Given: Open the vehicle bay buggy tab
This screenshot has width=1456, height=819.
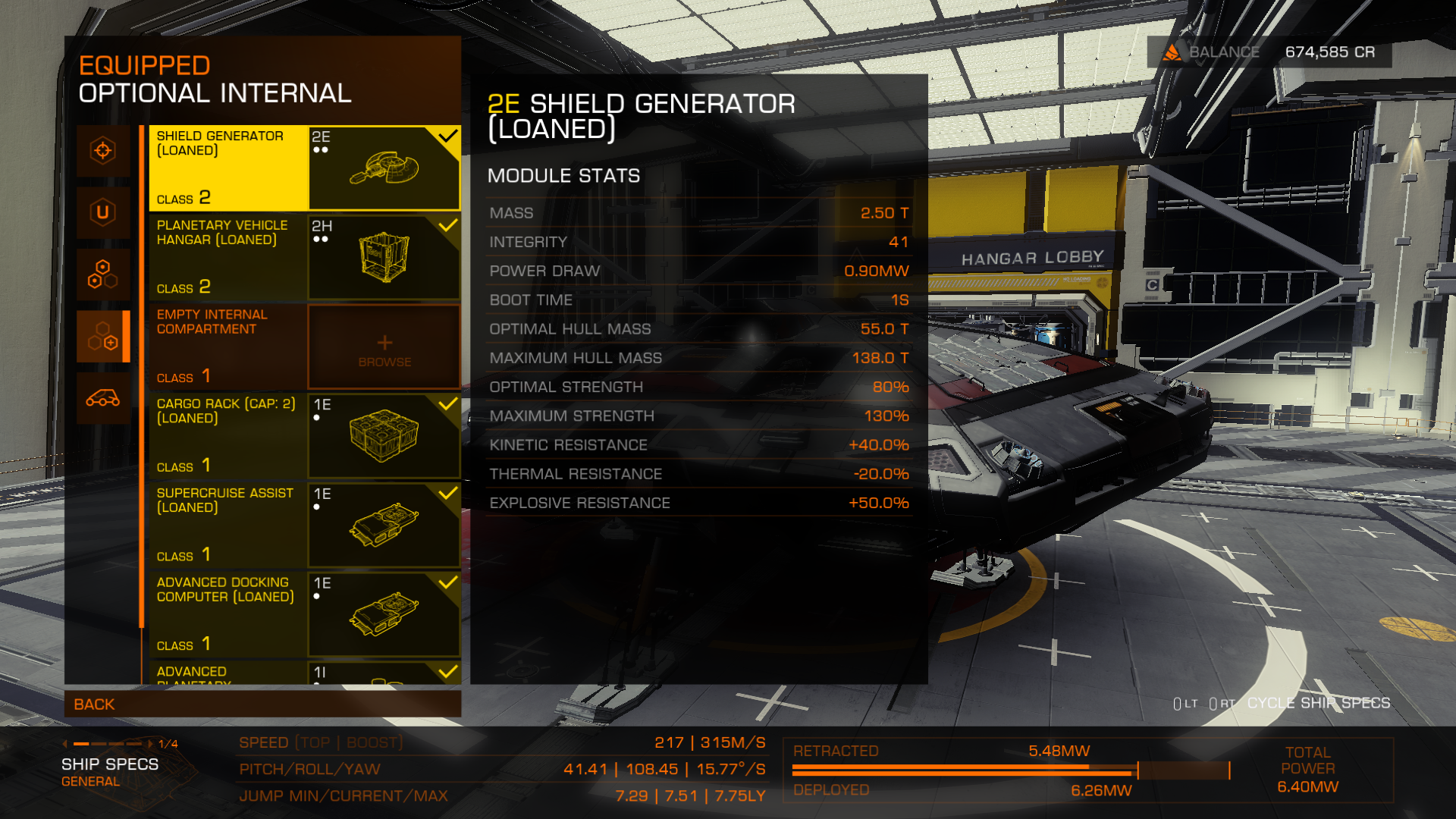Looking at the screenshot, I should tap(103, 398).
